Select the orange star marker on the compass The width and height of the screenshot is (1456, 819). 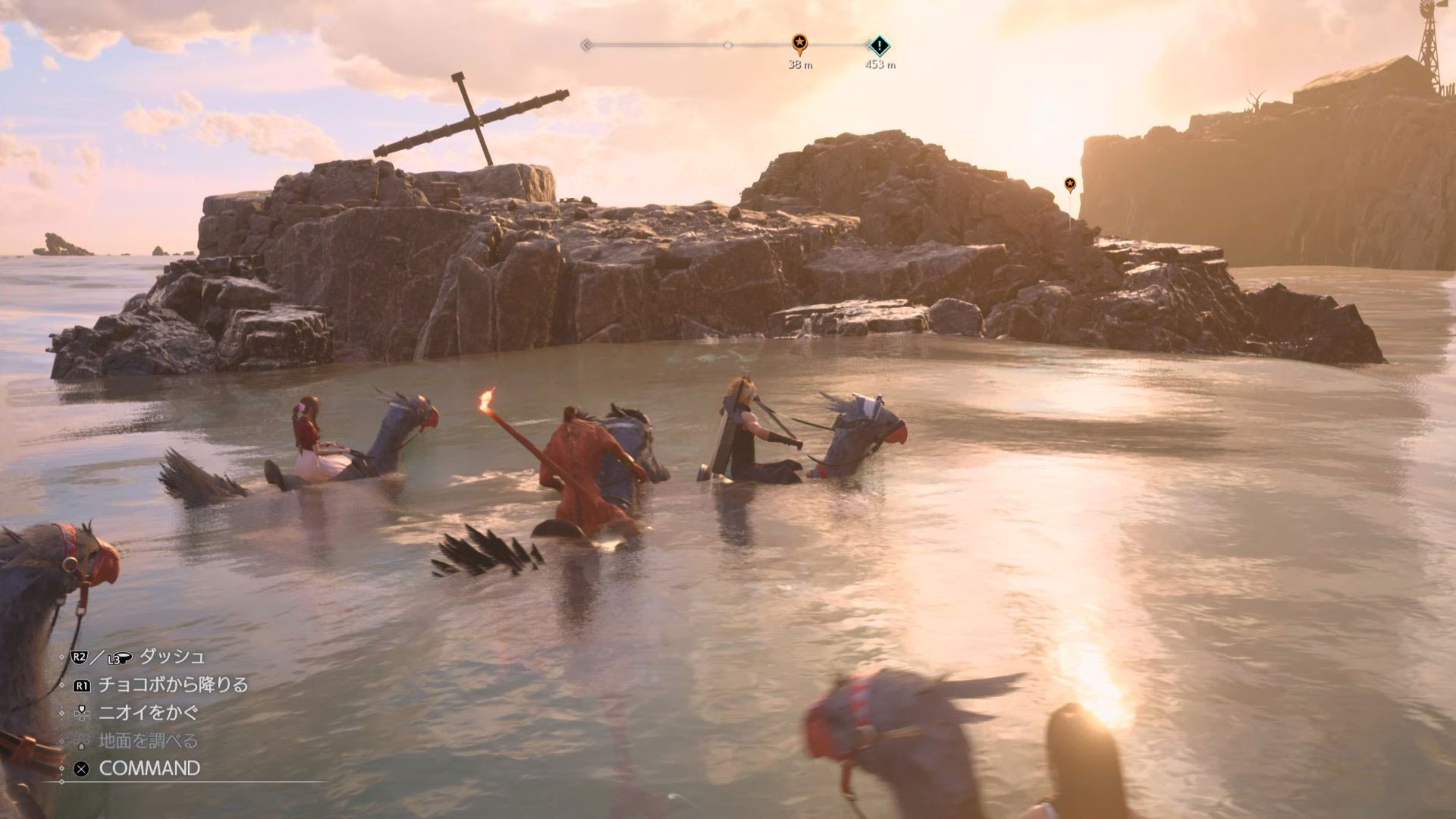799,43
